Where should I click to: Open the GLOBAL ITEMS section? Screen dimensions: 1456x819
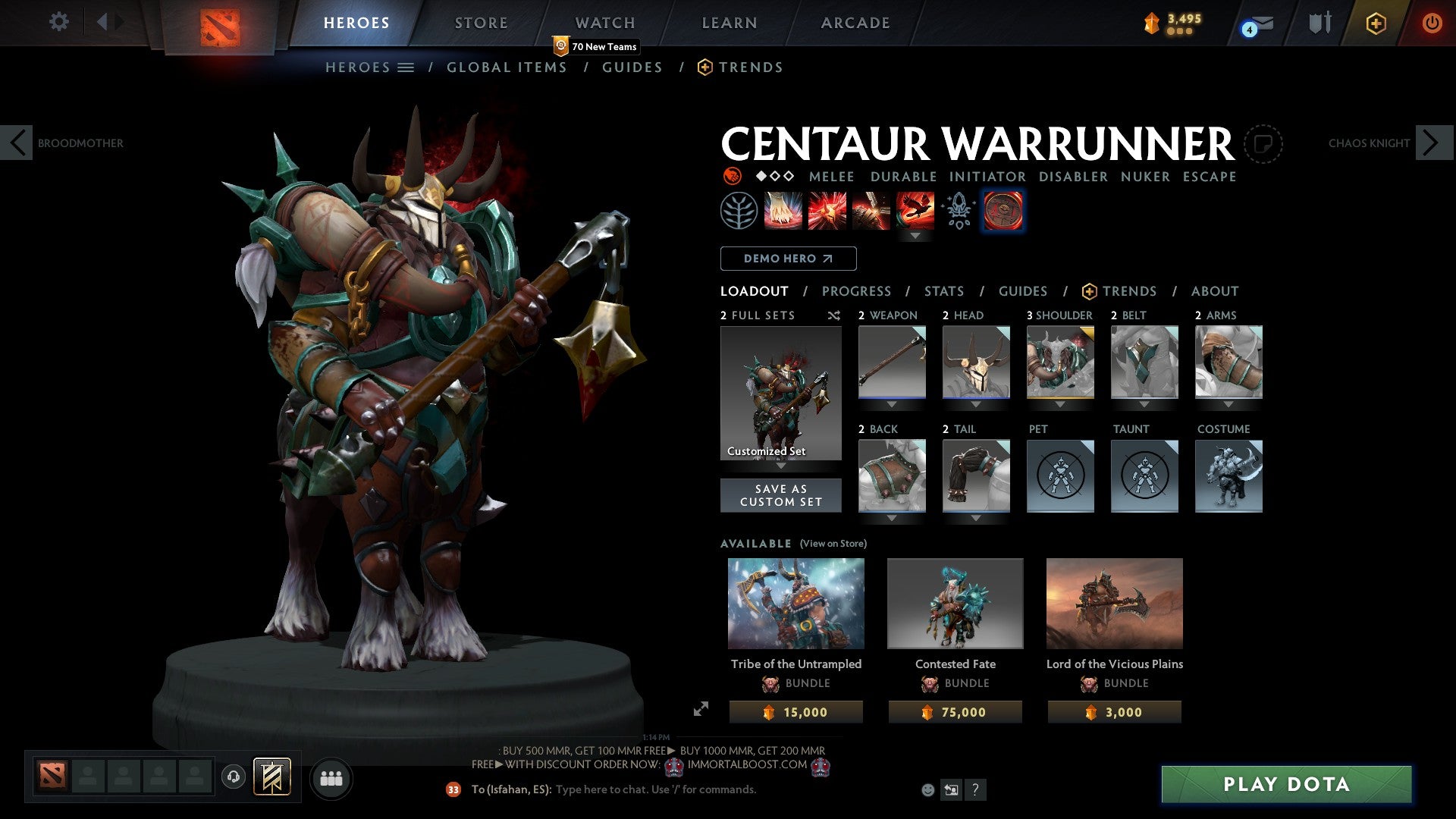(507, 67)
